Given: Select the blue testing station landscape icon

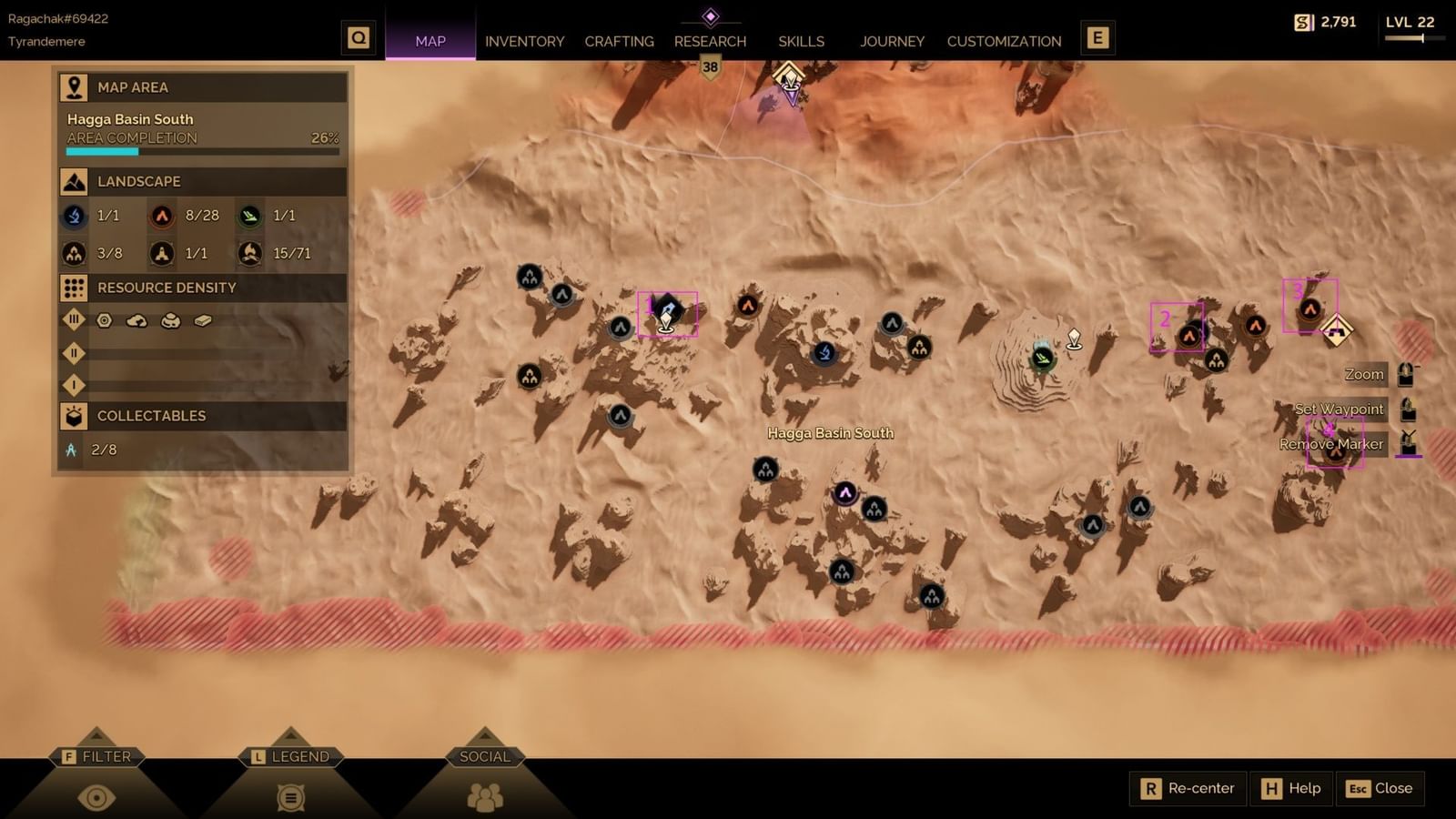Looking at the screenshot, I should click(x=72, y=216).
